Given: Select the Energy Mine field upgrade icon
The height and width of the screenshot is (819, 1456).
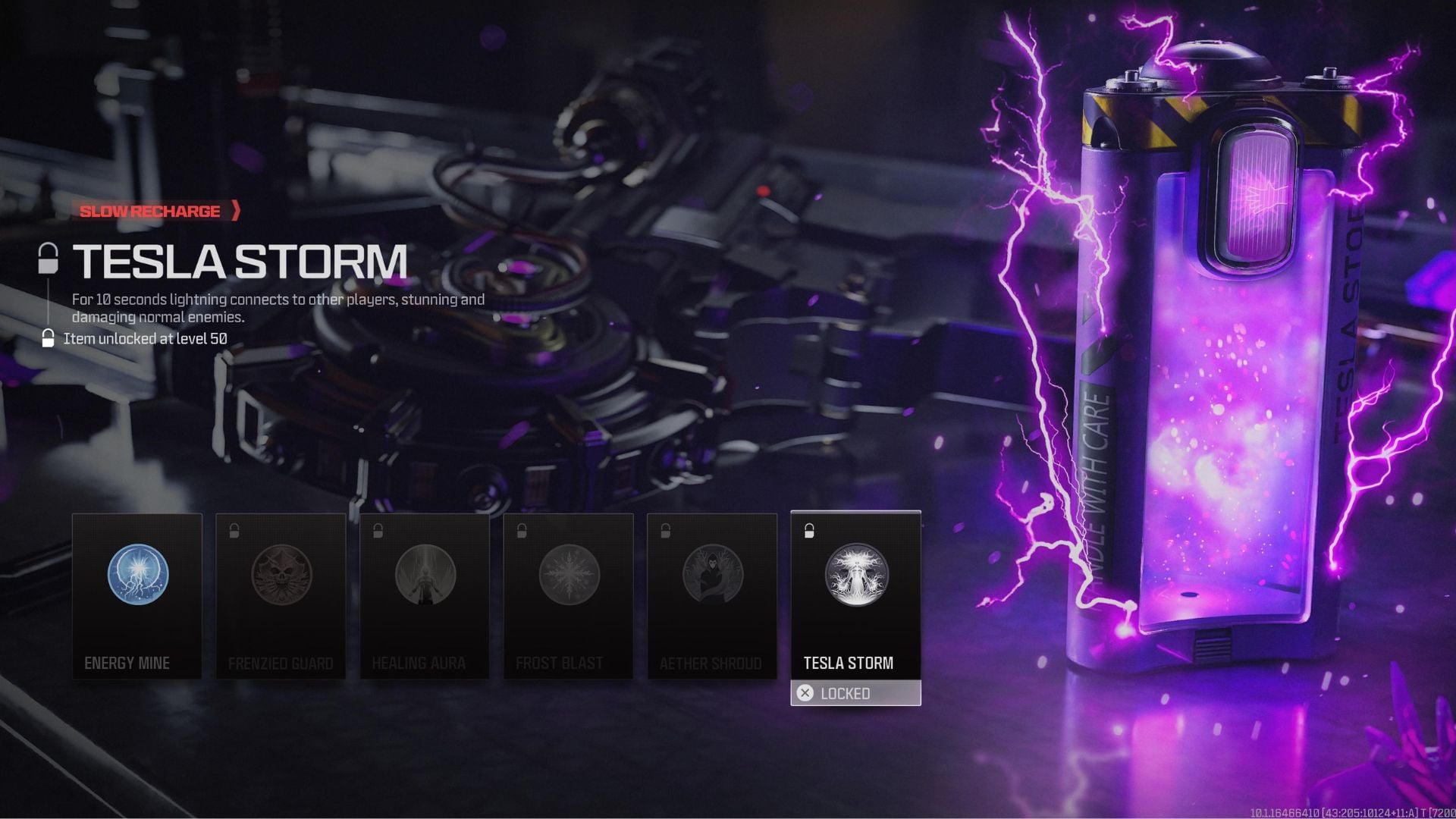Looking at the screenshot, I should [x=137, y=574].
